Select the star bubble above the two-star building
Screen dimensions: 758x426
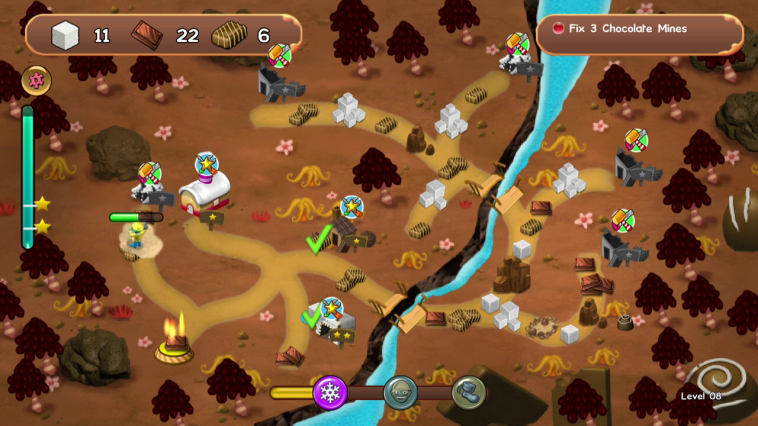pyautogui.click(x=331, y=307)
